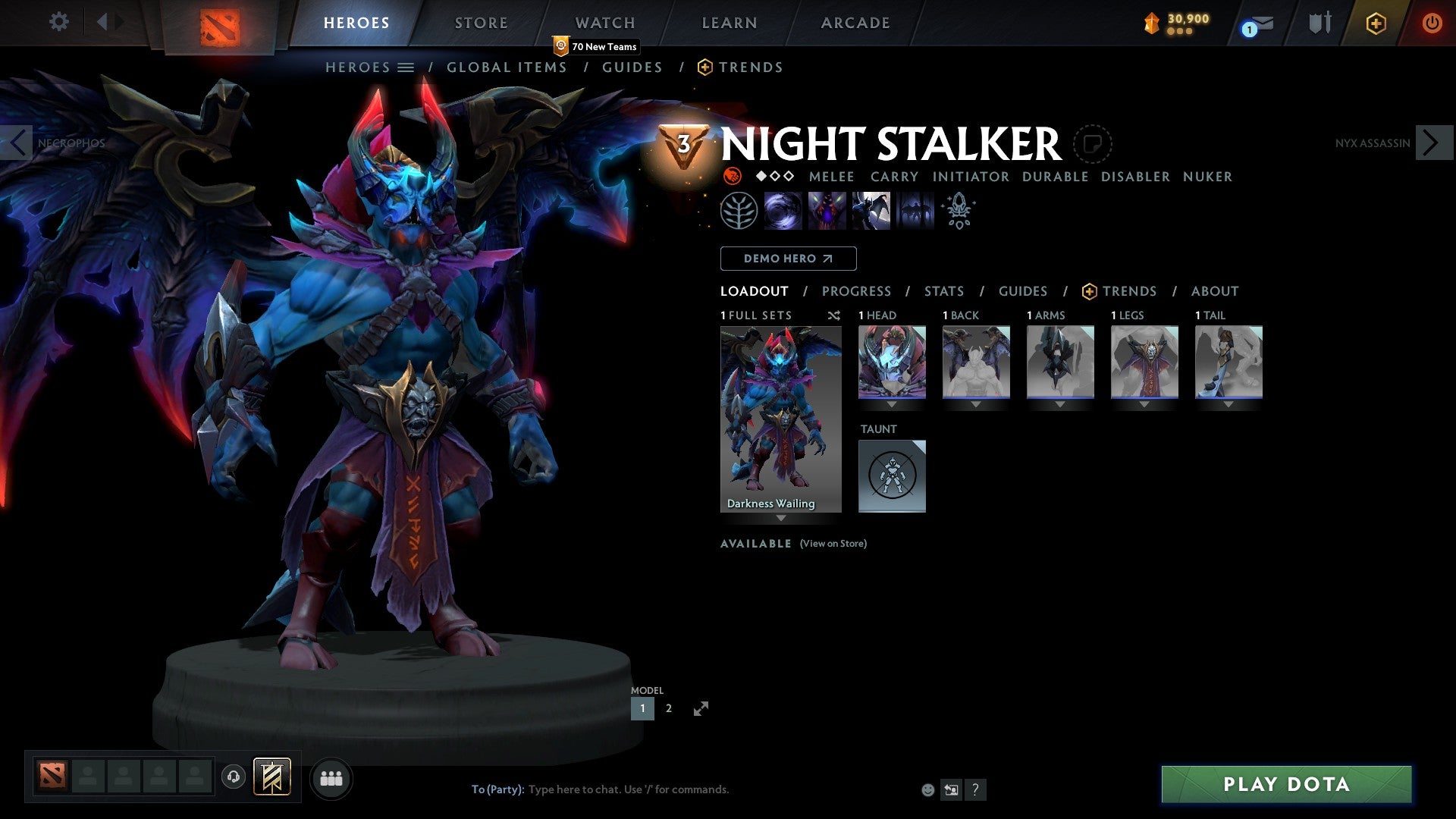Open the emoticon picker near chat box
Image resolution: width=1456 pixels, height=819 pixels.
[x=927, y=789]
